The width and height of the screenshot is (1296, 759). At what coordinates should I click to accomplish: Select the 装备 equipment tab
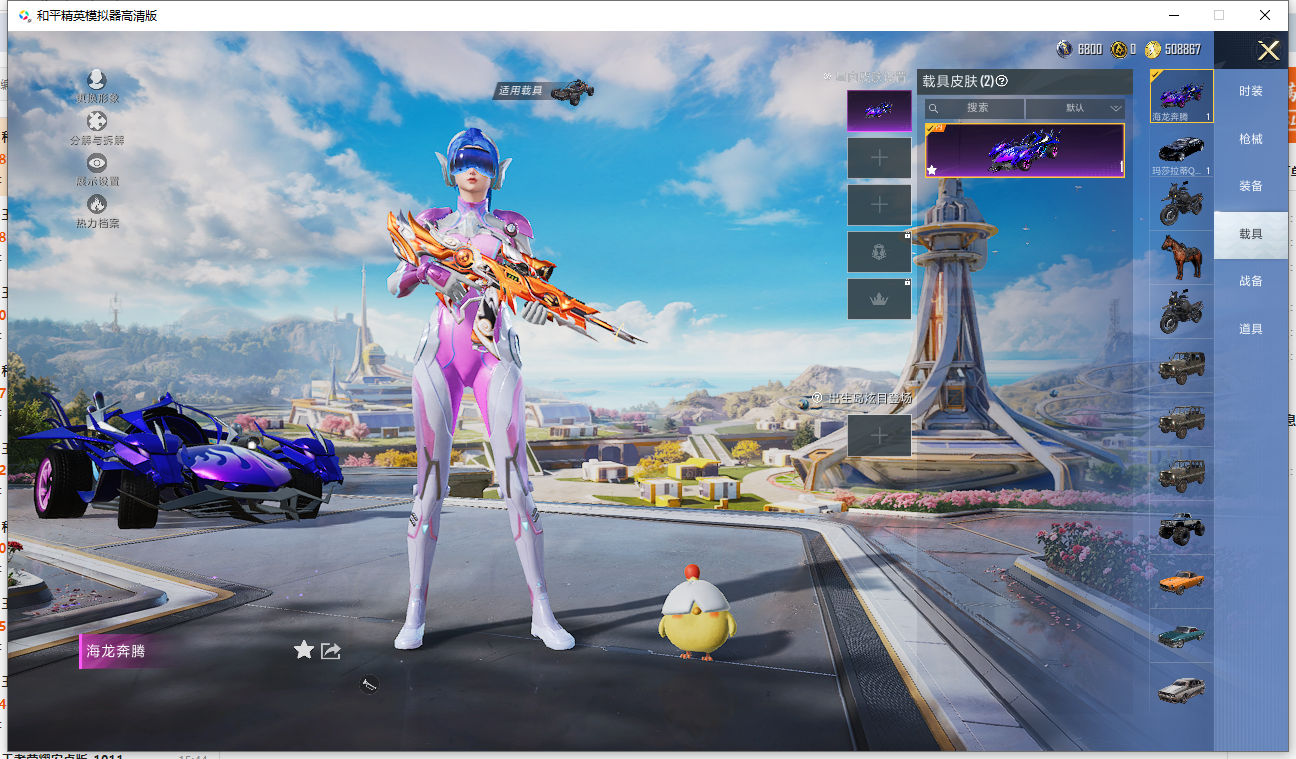coord(1251,186)
